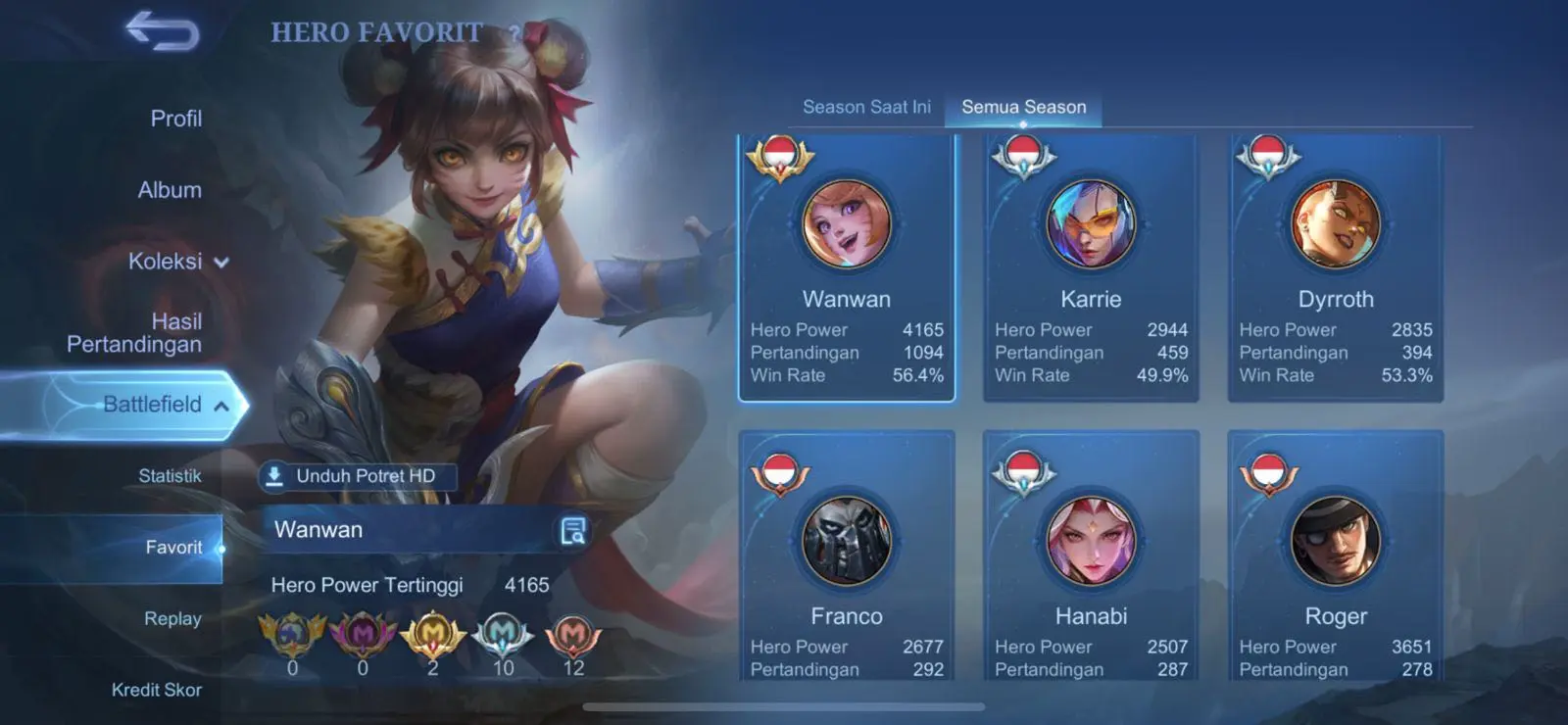The image size is (1568, 725).
Task: Show the Statistik page
Action: pyautogui.click(x=170, y=476)
